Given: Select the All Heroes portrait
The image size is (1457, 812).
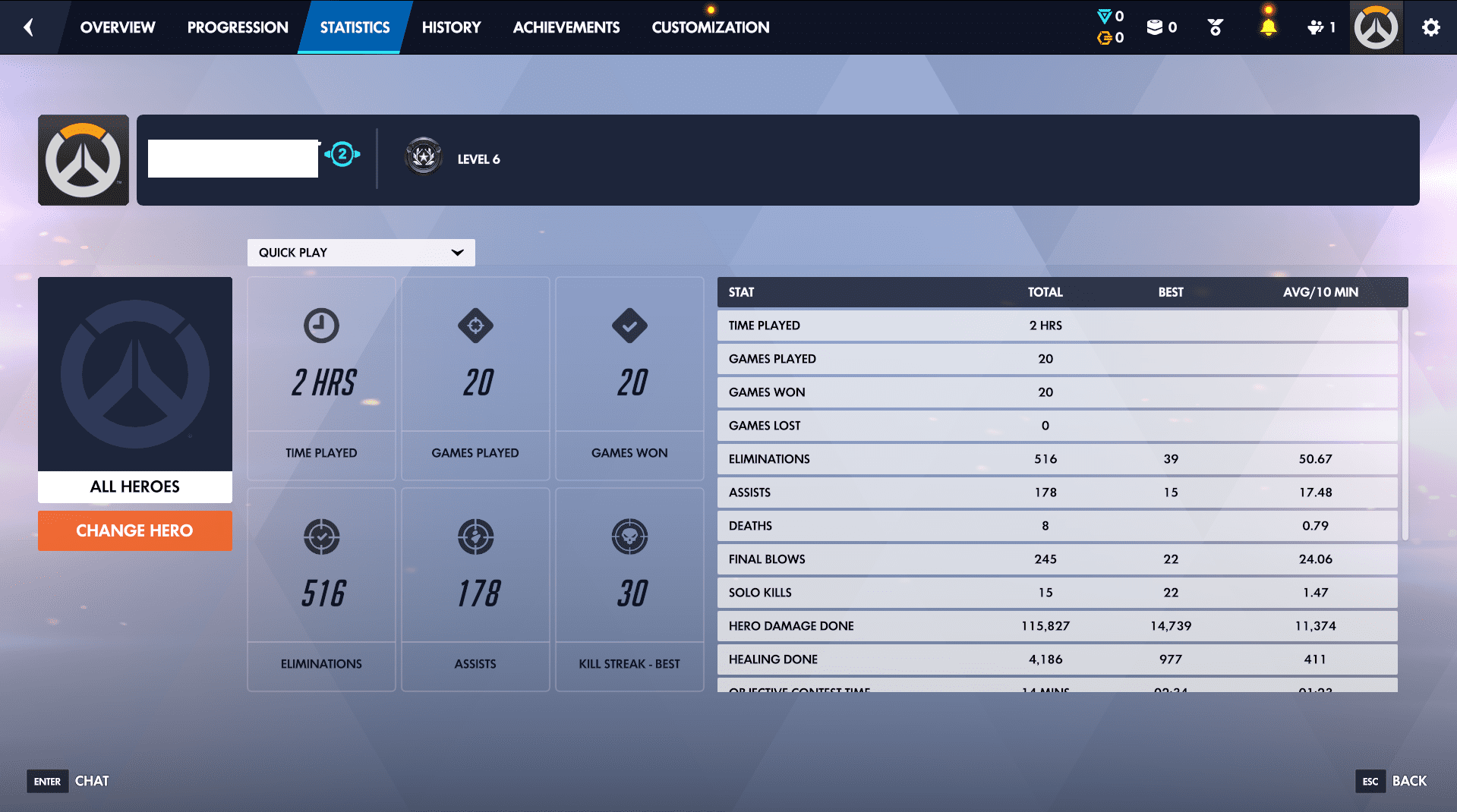Looking at the screenshot, I should 134,376.
